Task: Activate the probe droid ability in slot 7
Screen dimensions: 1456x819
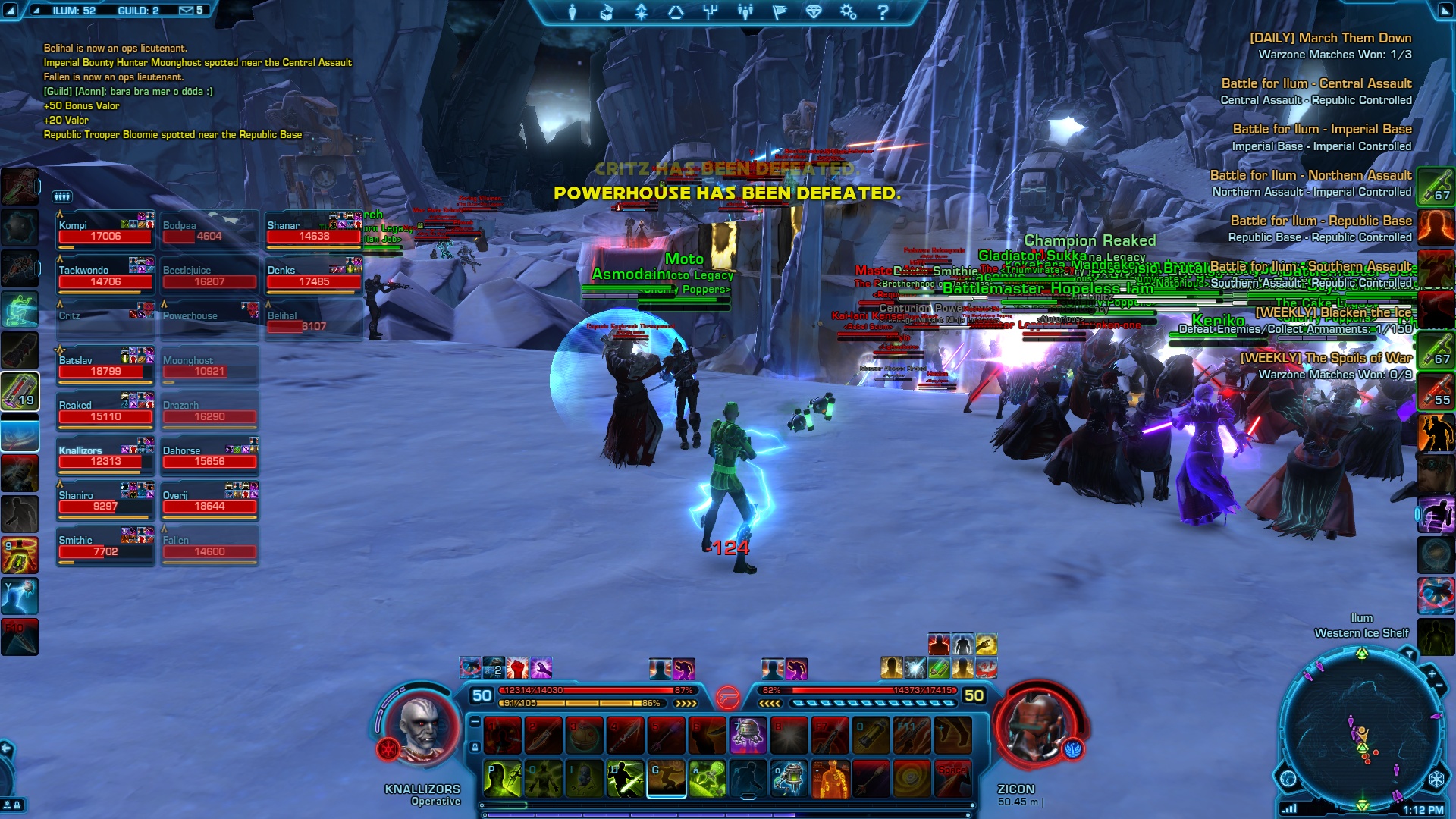Action: [748, 735]
